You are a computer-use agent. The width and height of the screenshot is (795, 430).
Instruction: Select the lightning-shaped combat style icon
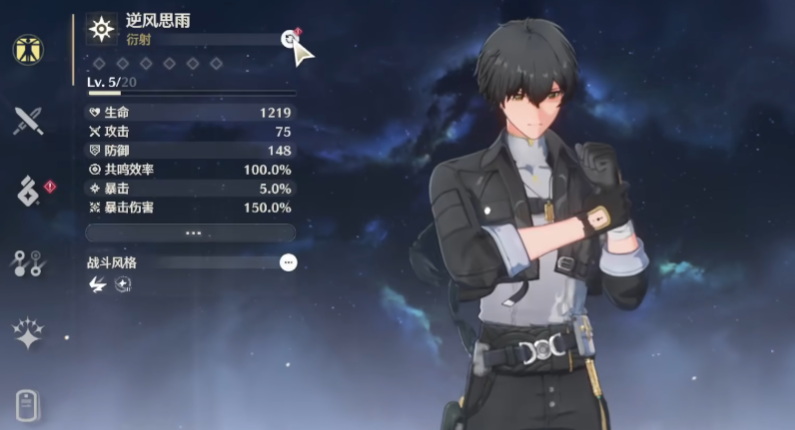click(97, 285)
